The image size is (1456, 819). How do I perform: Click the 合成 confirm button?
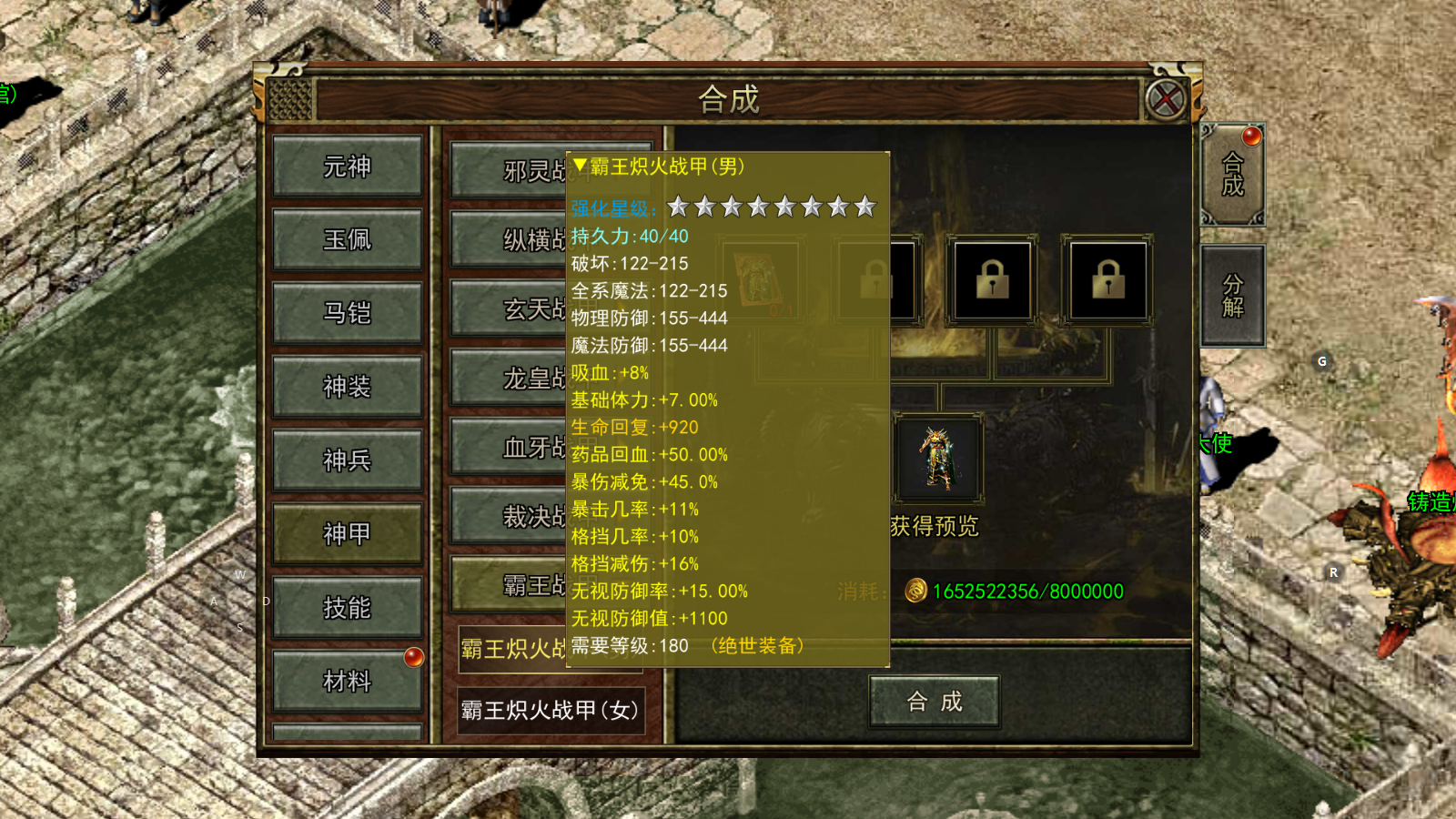pos(935,702)
